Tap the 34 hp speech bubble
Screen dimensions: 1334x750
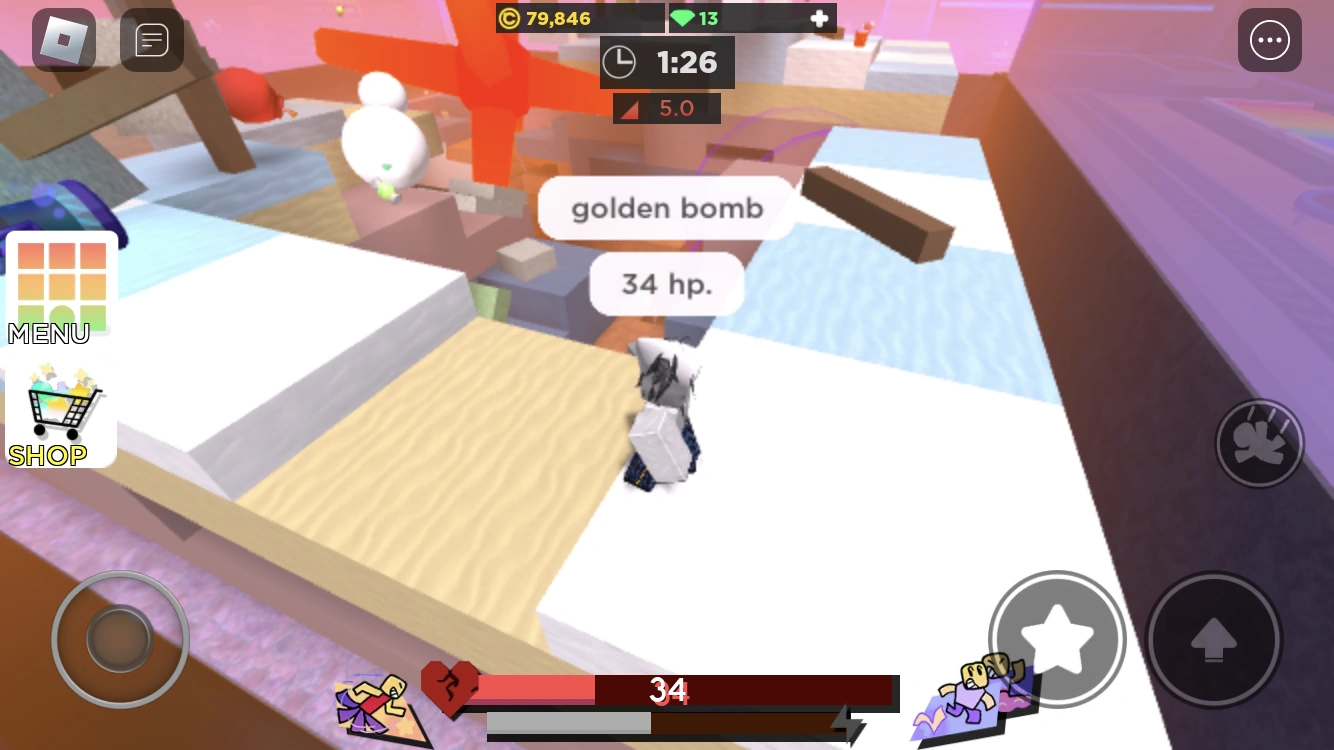point(666,284)
